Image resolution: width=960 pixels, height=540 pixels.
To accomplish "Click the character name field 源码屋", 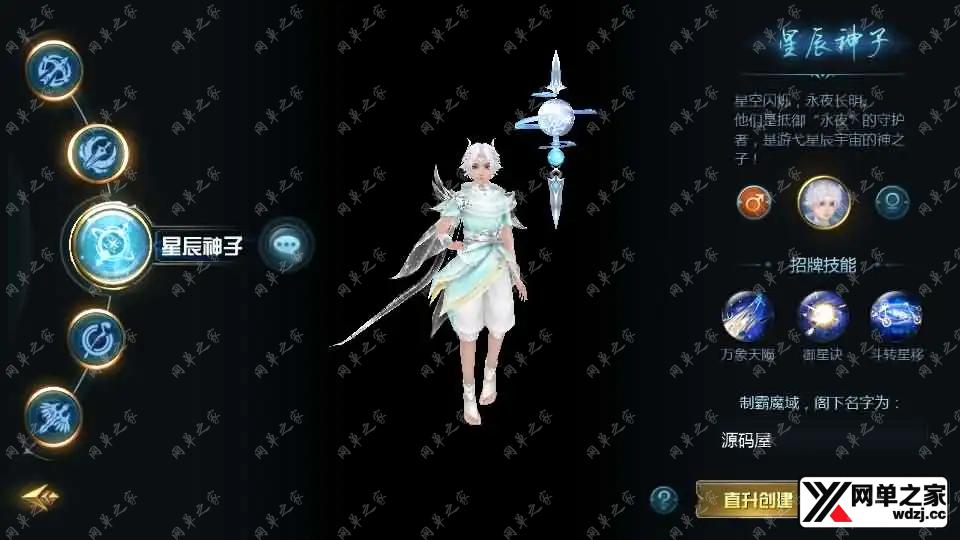I will [822, 438].
